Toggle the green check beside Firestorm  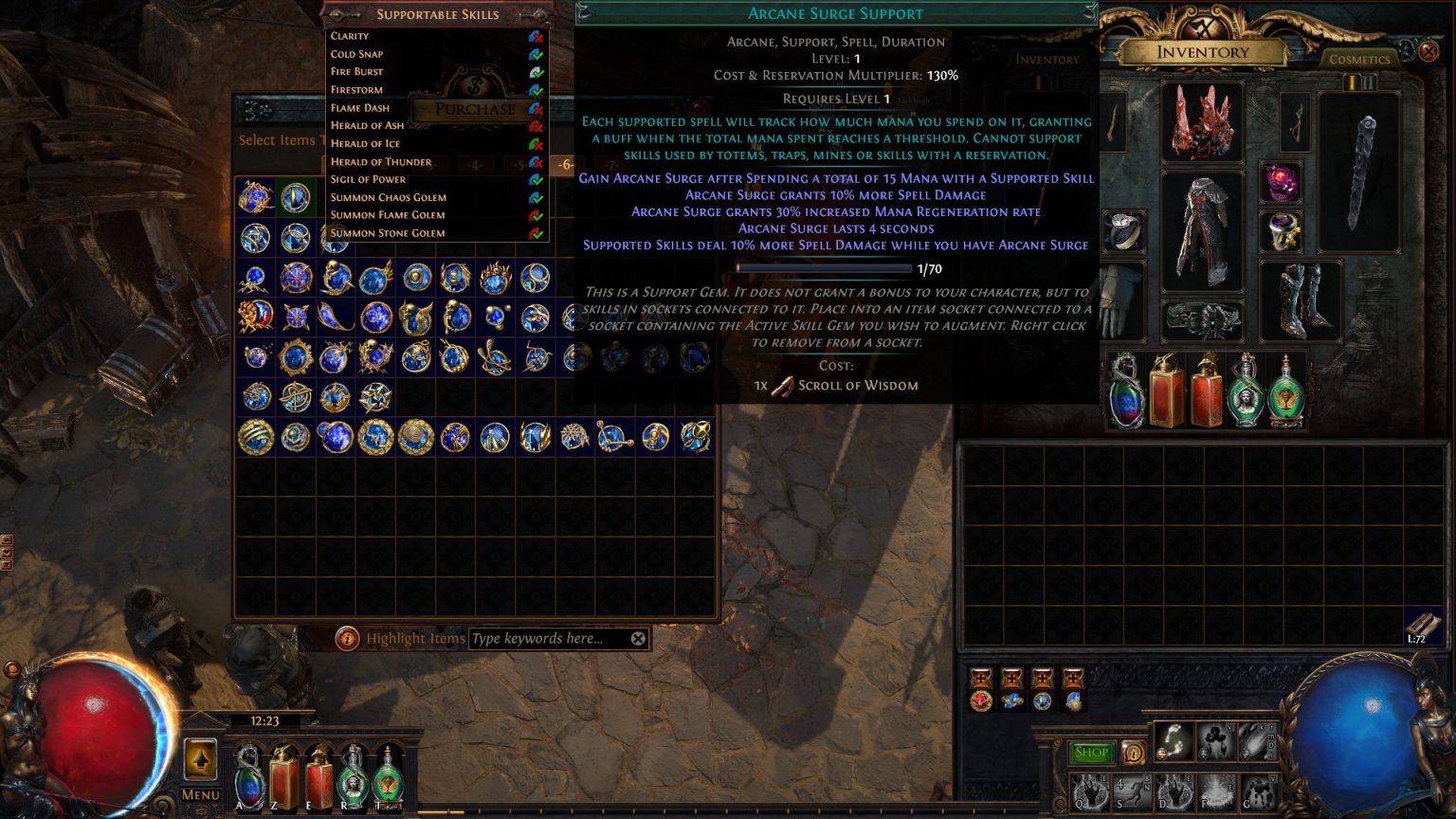tap(537, 91)
